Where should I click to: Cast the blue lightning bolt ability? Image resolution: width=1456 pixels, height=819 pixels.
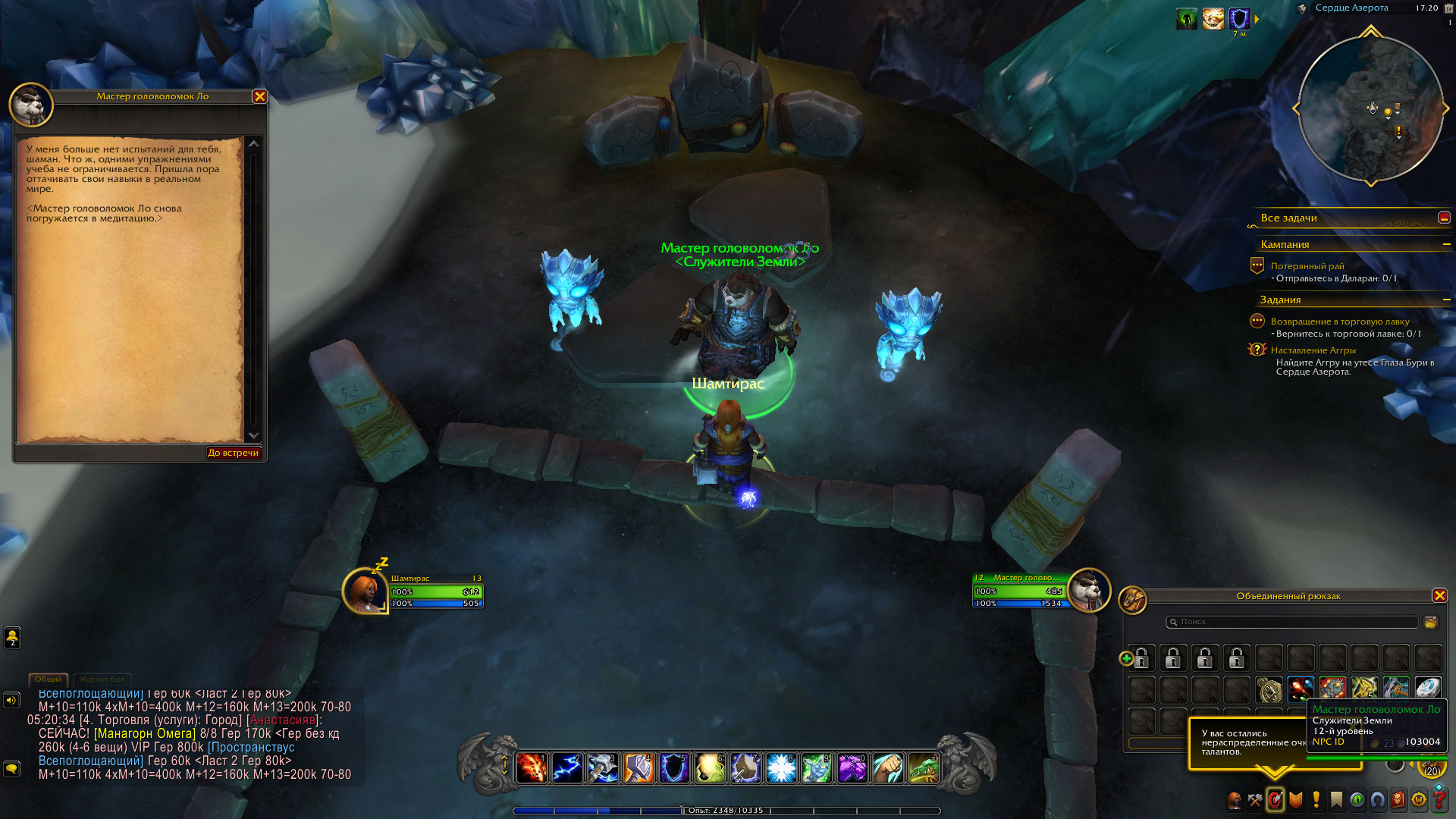(x=566, y=768)
